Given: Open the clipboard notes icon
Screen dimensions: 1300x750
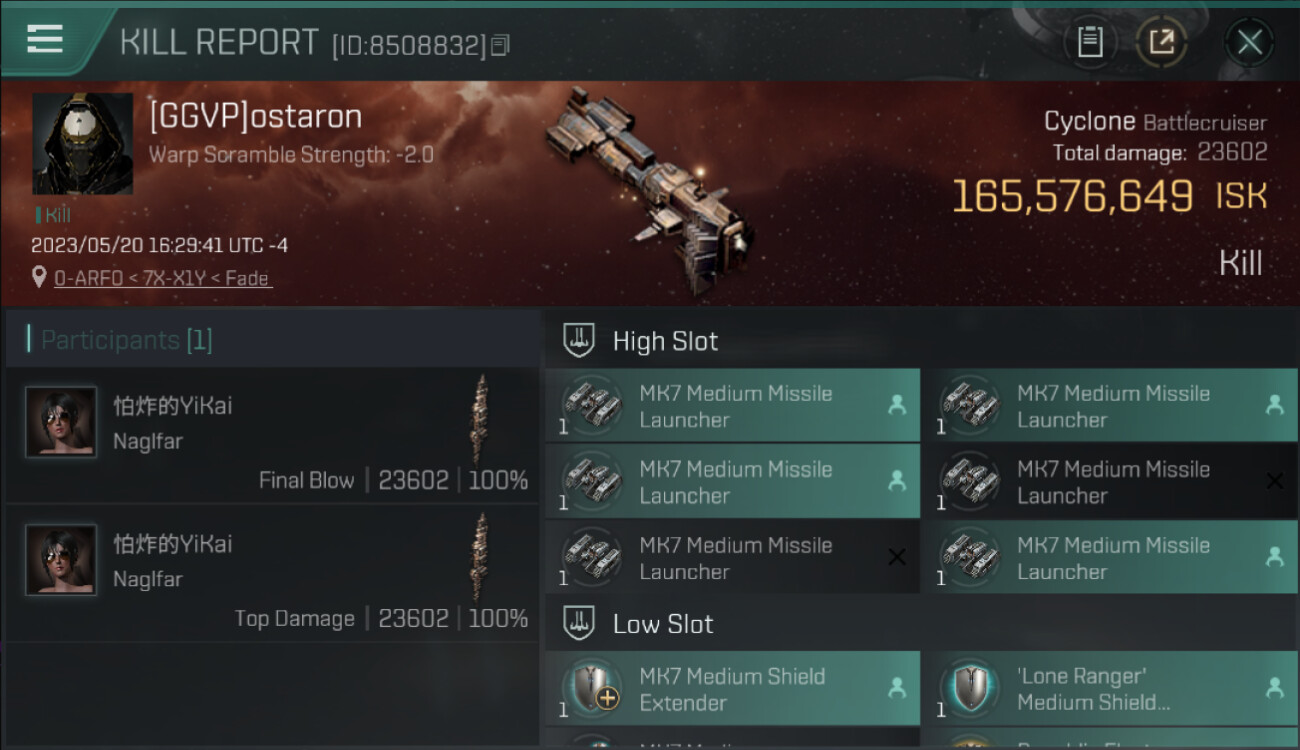Looking at the screenshot, I should [x=1090, y=42].
